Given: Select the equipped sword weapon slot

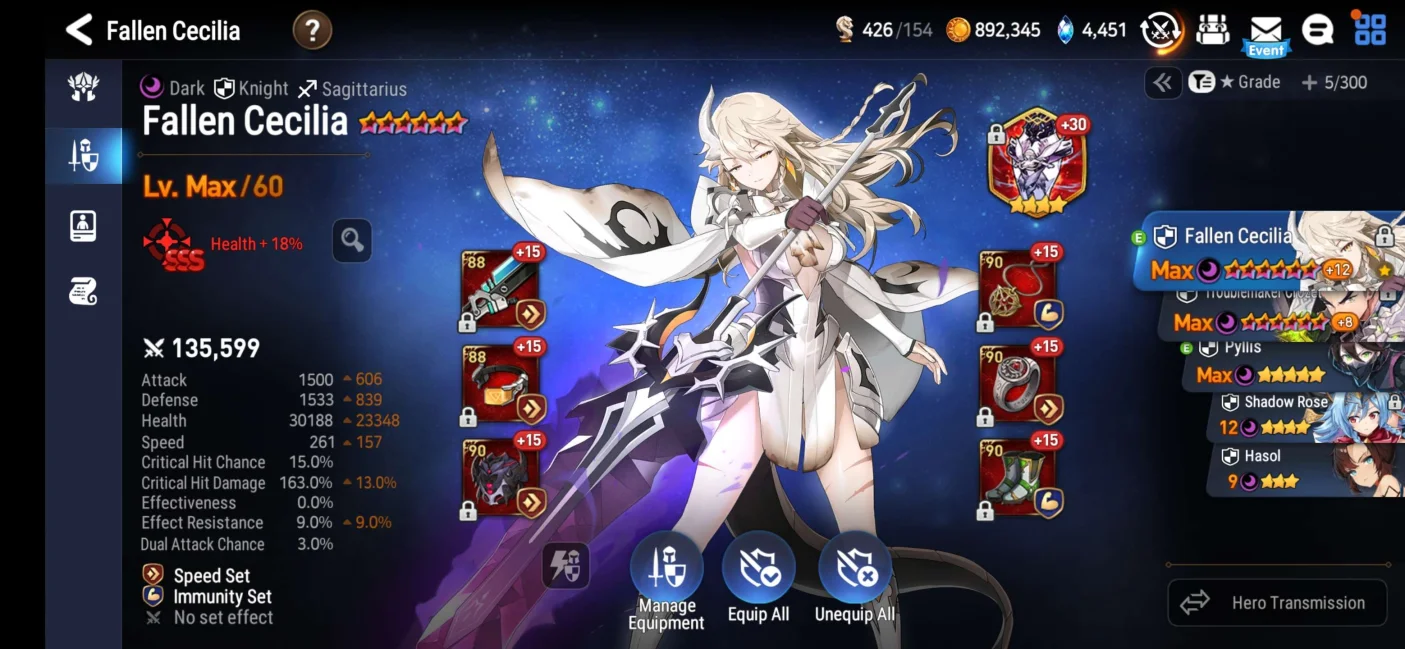Looking at the screenshot, I should (x=500, y=290).
